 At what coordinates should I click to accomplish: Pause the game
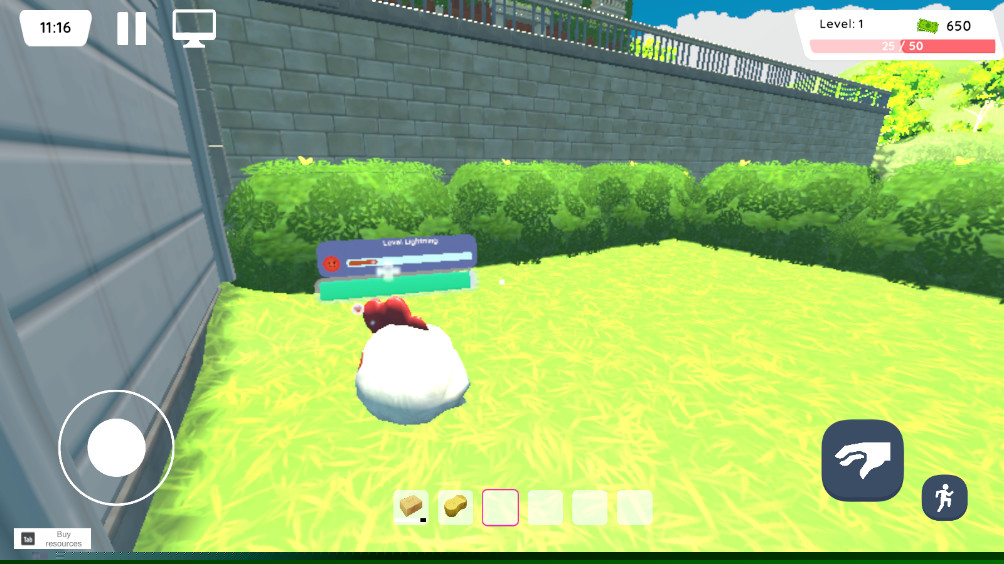[x=131, y=28]
